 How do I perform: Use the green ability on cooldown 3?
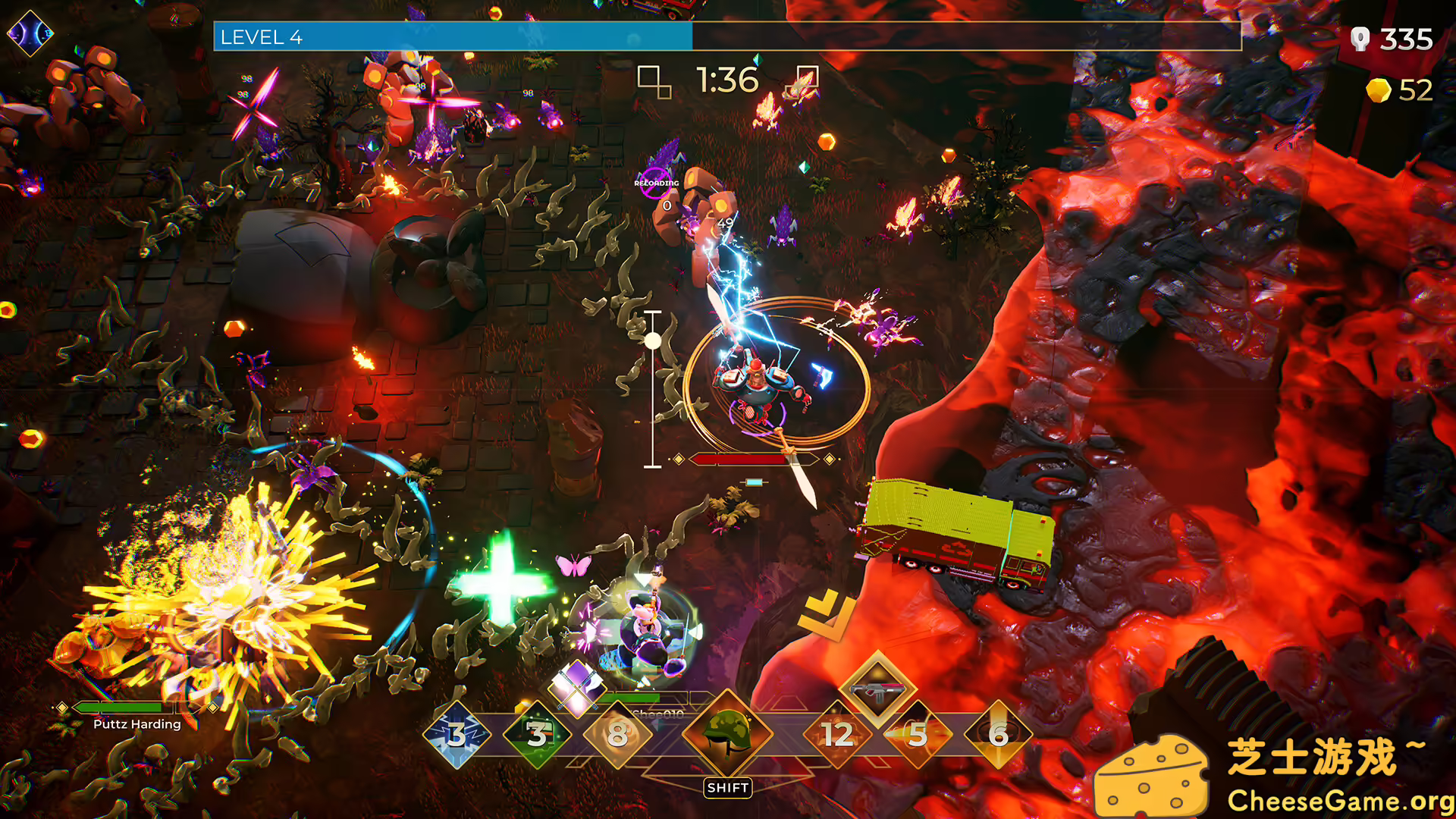point(537,734)
